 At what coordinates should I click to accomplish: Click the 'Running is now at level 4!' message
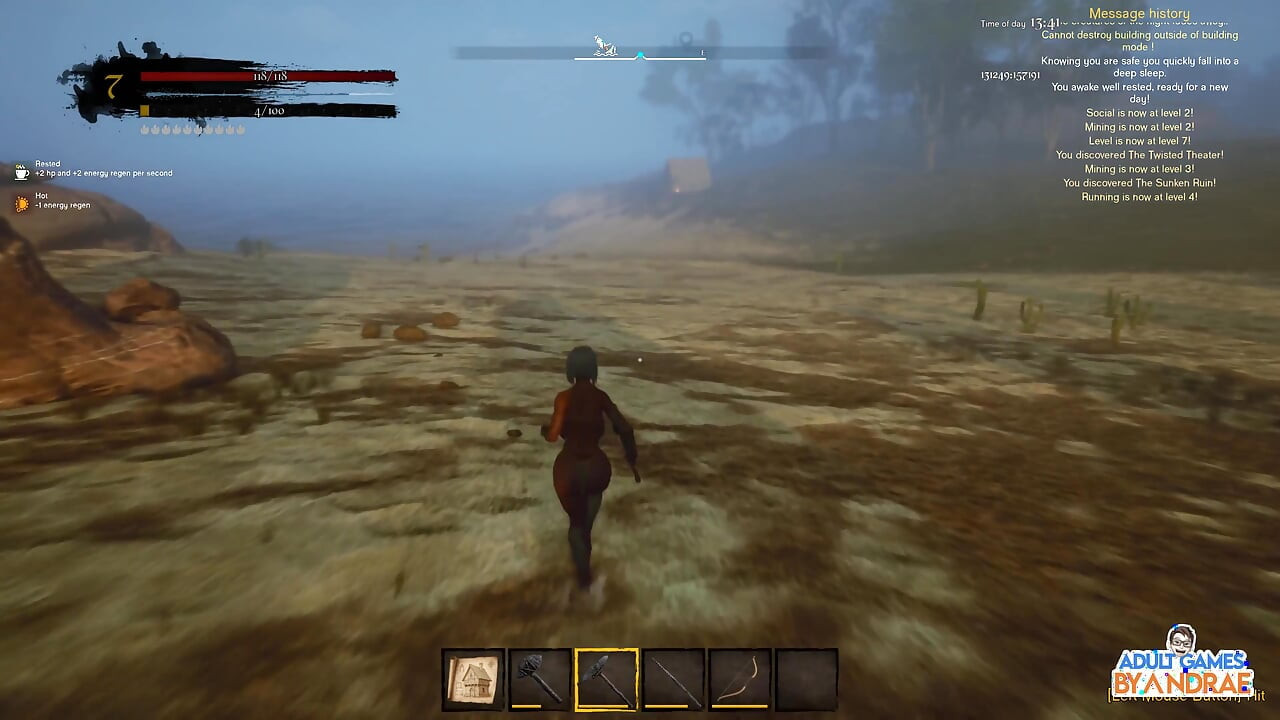point(1141,197)
